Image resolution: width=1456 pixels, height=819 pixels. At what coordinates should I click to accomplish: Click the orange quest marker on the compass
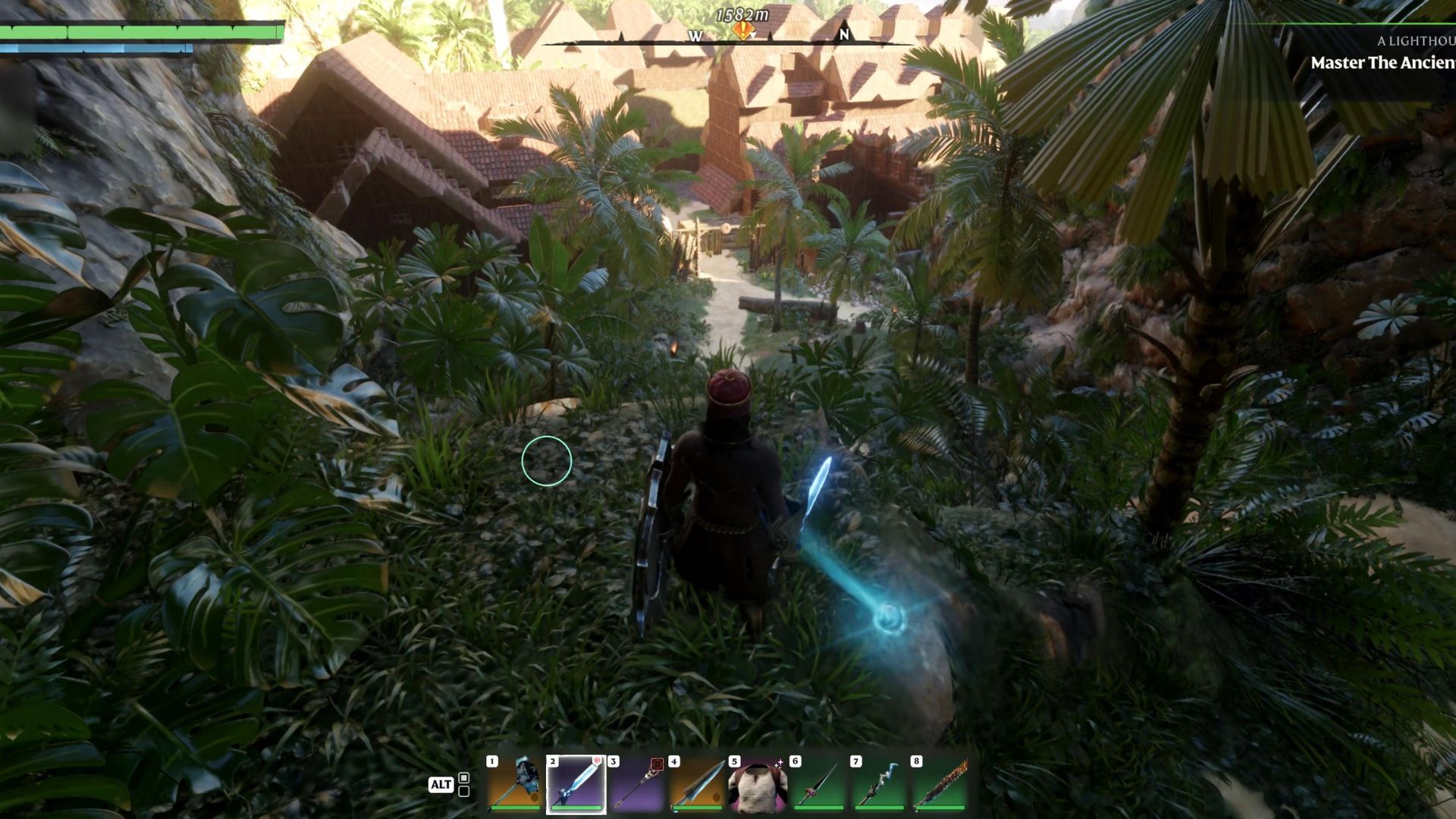742,31
